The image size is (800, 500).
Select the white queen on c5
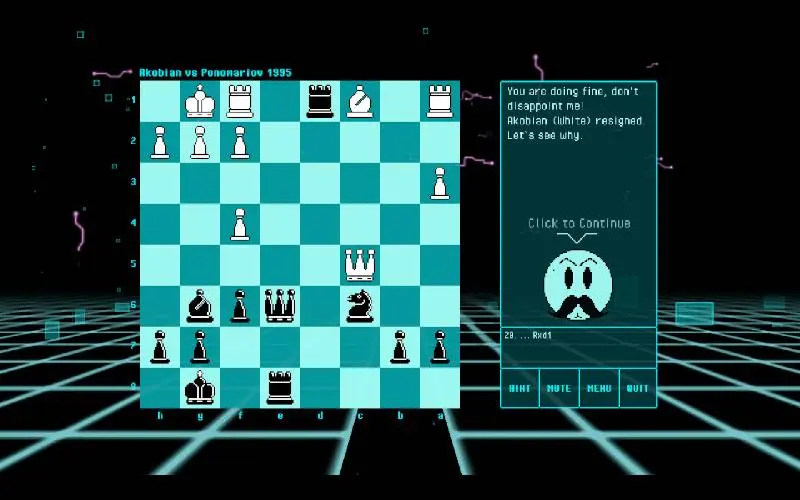pyautogui.click(x=360, y=265)
